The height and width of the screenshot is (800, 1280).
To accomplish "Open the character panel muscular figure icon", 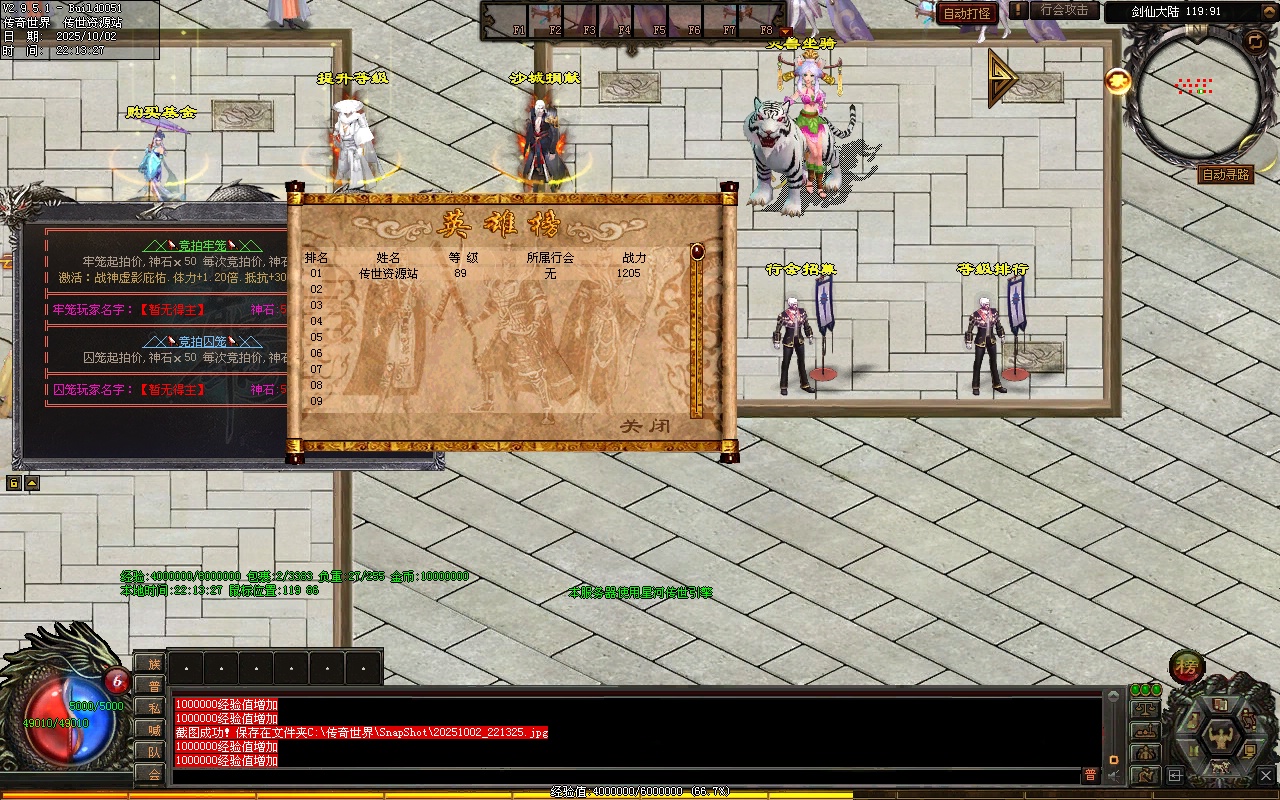I will click(1221, 736).
